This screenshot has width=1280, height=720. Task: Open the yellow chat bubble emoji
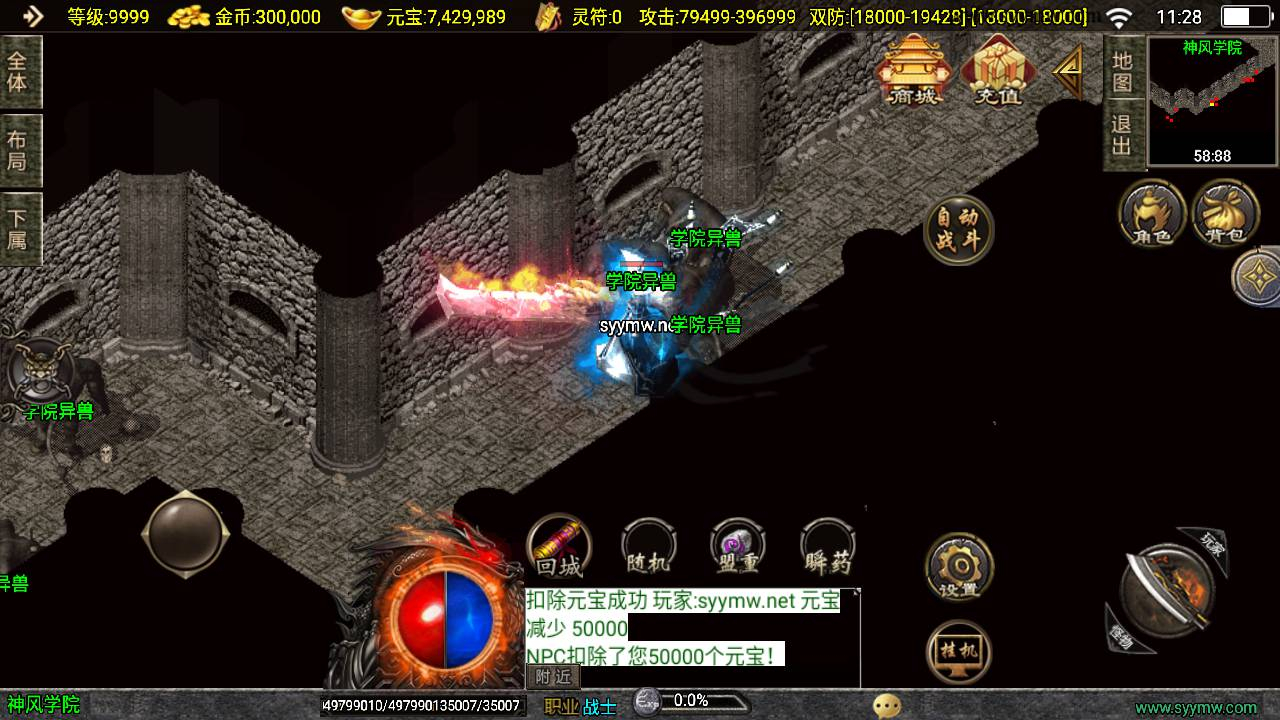tap(886, 706)
